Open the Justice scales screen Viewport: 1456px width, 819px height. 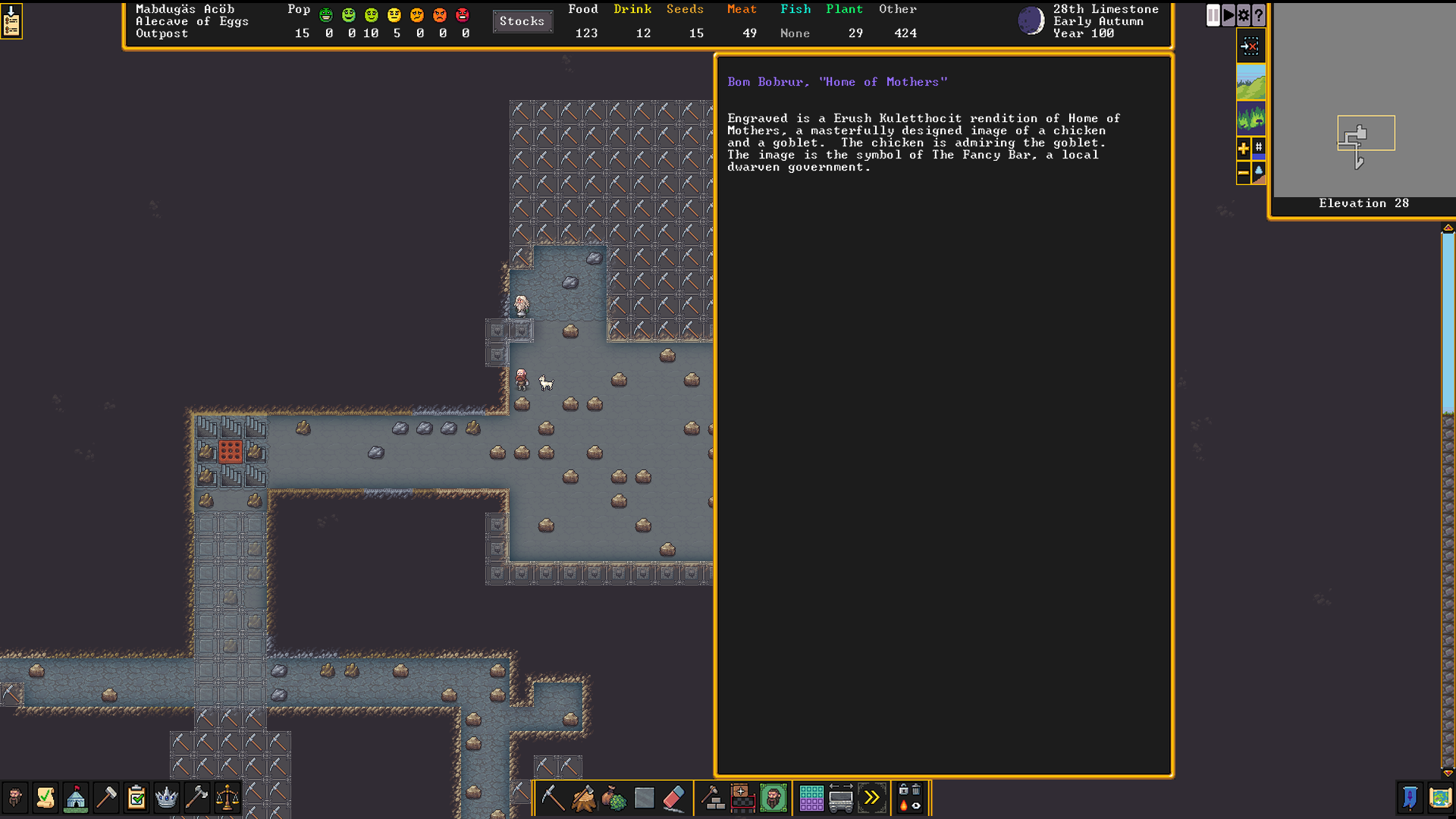(227, 798)
